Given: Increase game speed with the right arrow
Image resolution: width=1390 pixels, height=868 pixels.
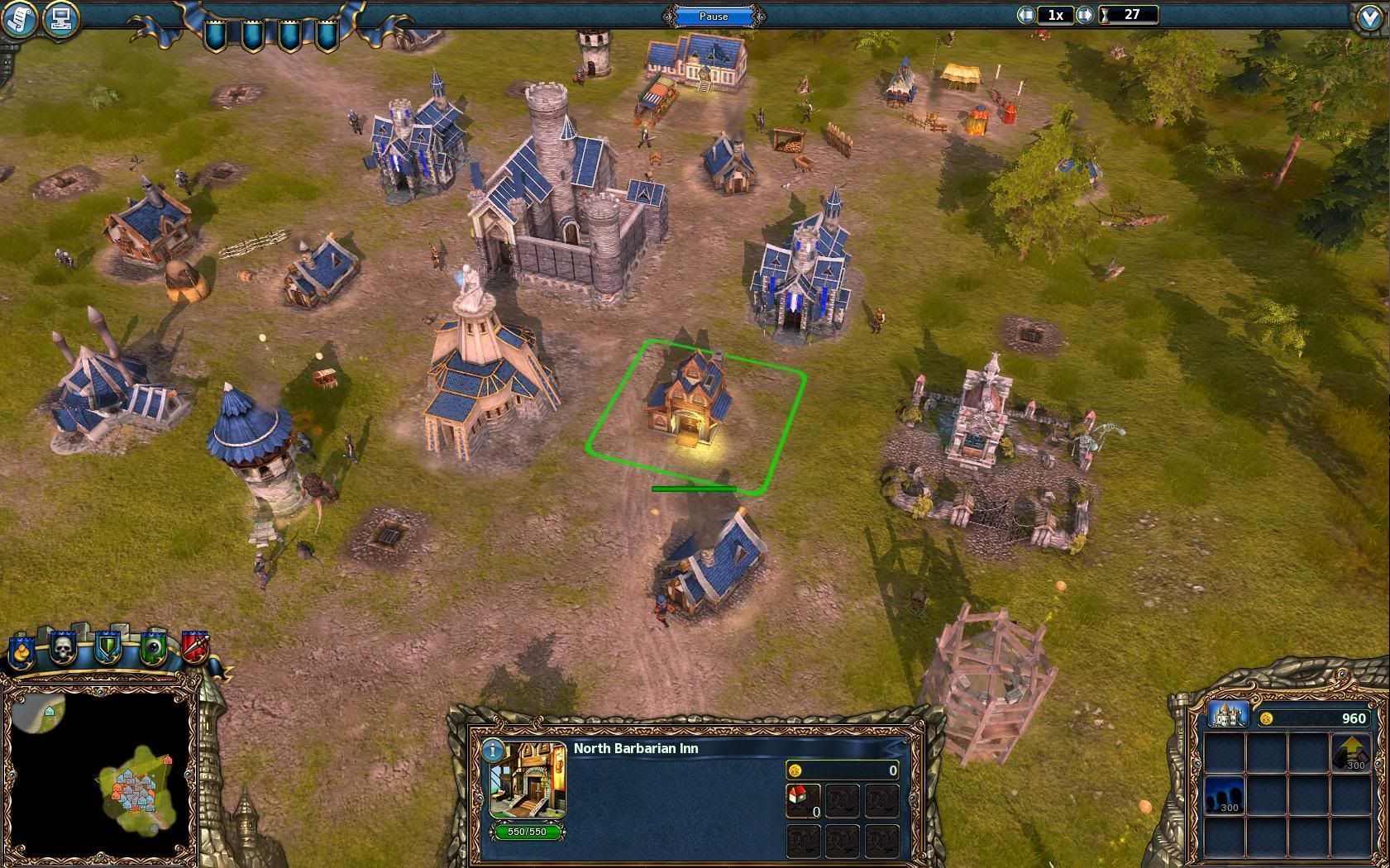Looking at the screenshot, I should click(1085, 15).
